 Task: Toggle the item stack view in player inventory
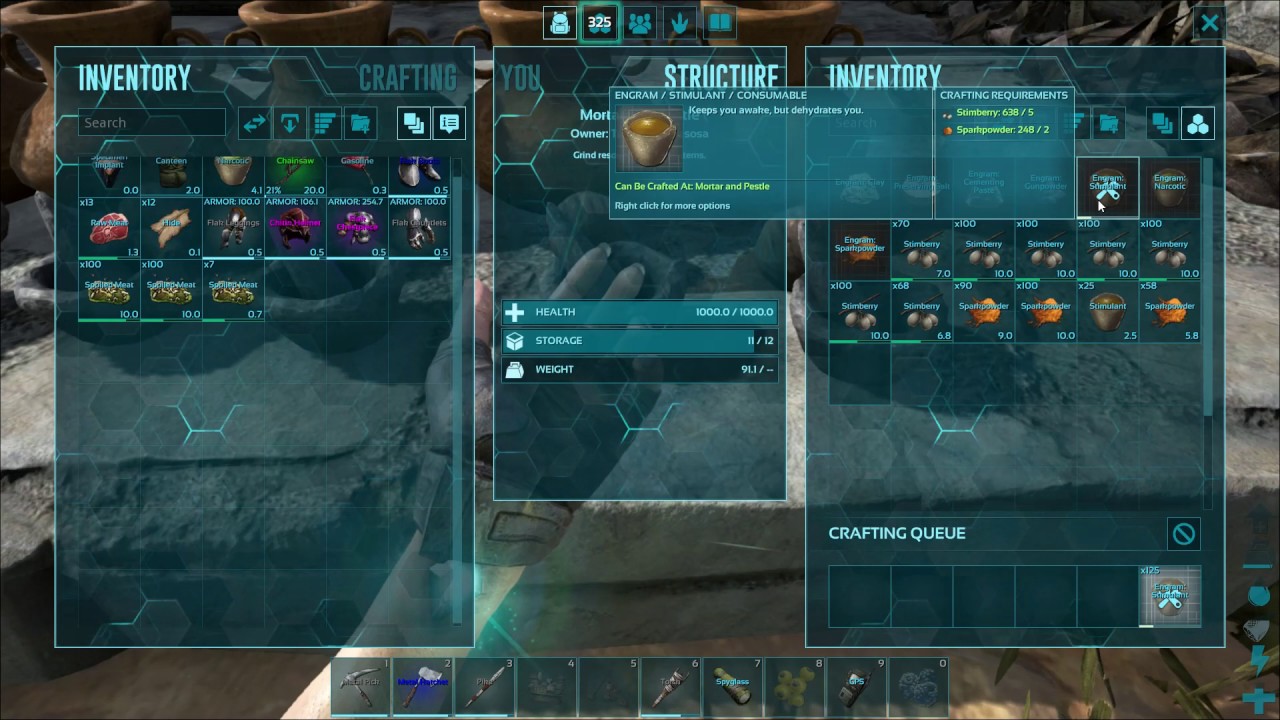click(414, 122)
